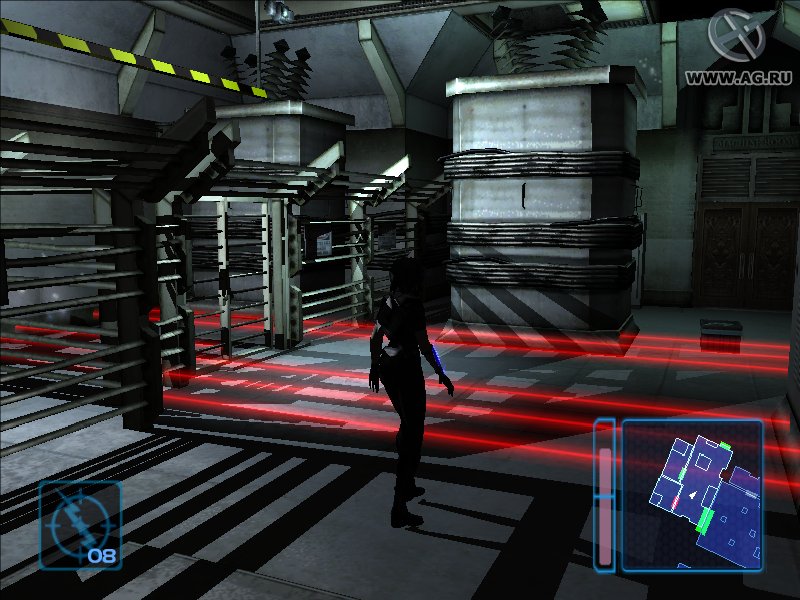Click the blue minimap panel

tap(692, 495)
